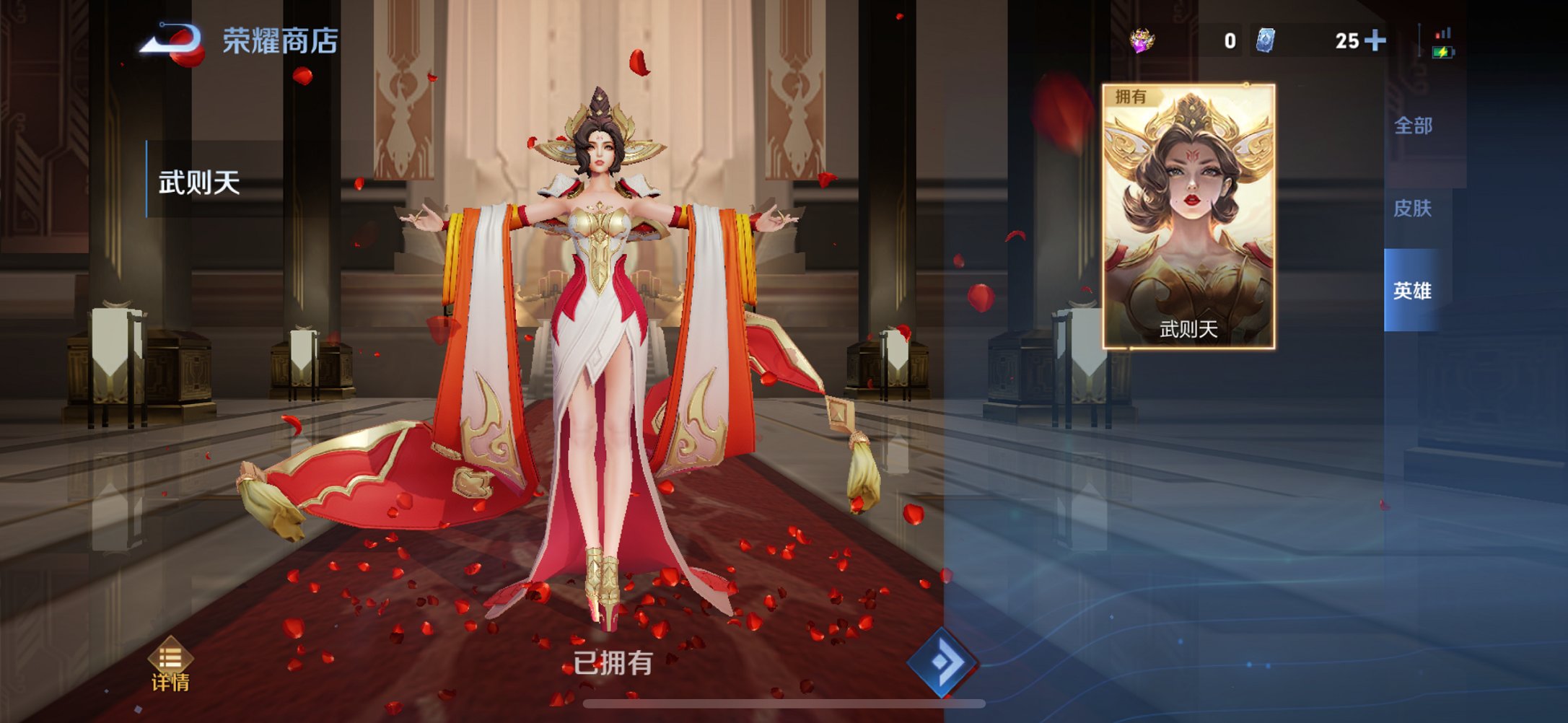Click the plus button to add currency
This screenshot has width=1568, height=723.
point(1377,41)
